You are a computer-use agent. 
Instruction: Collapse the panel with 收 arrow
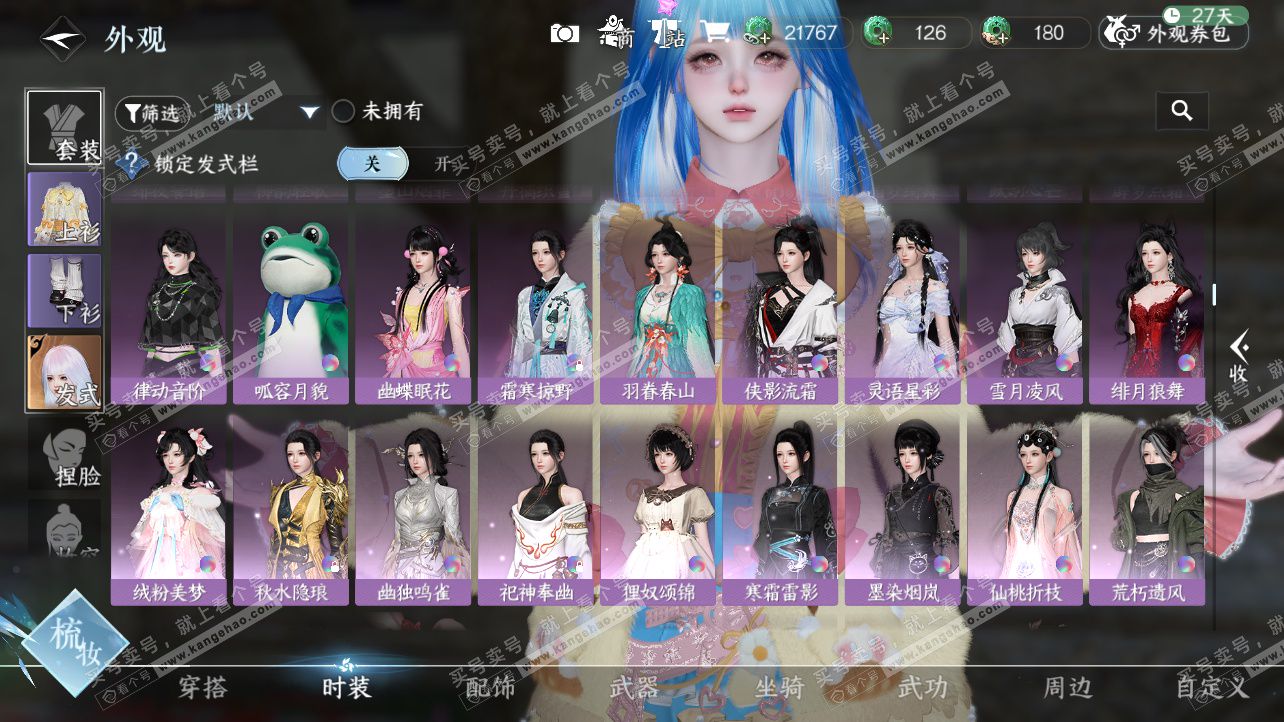coord(1240,357)
